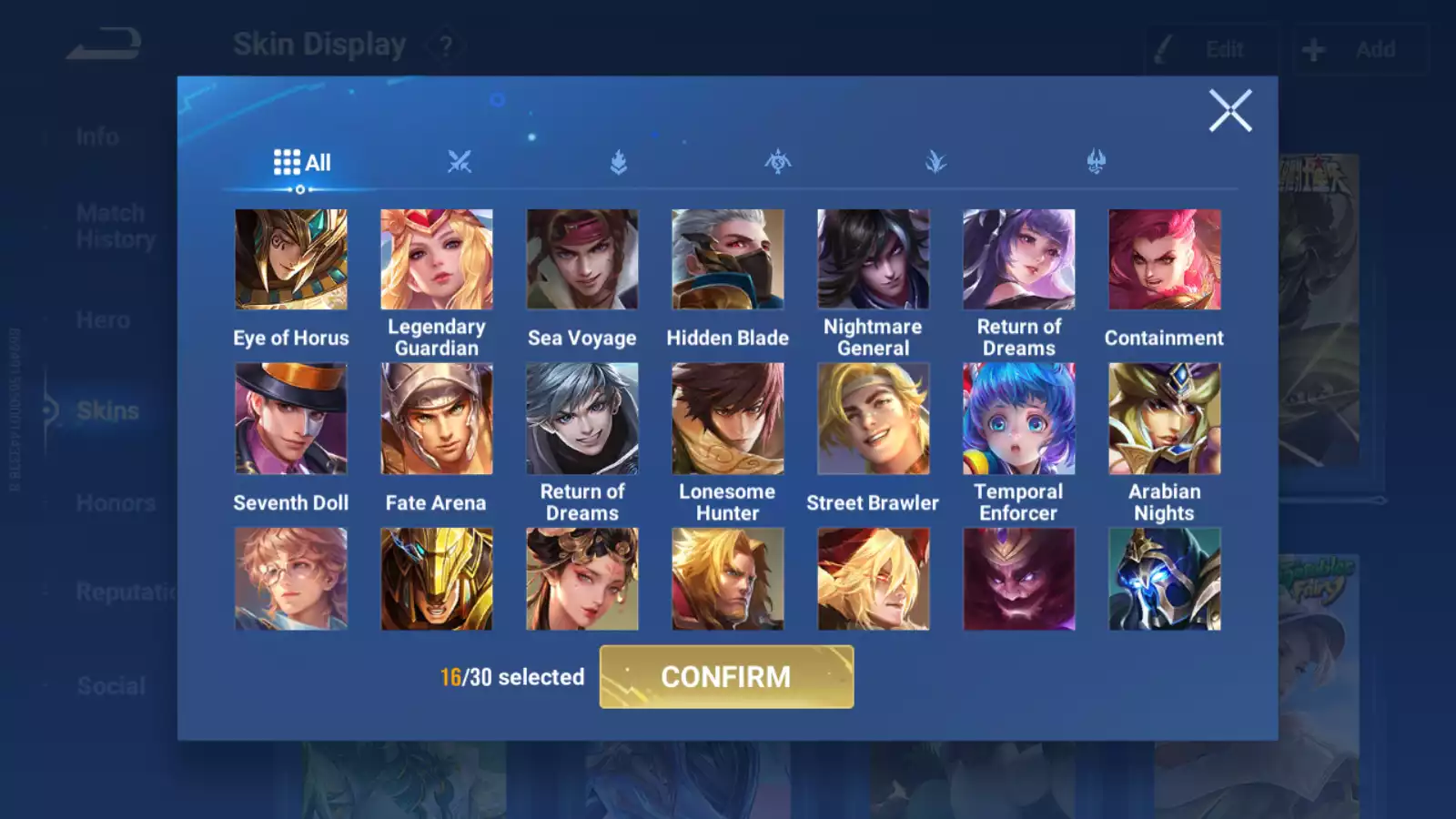Switch to the All skins tab
Image resolution: width=1456 pixels, height=819 pixels.
tap(302, 163)
